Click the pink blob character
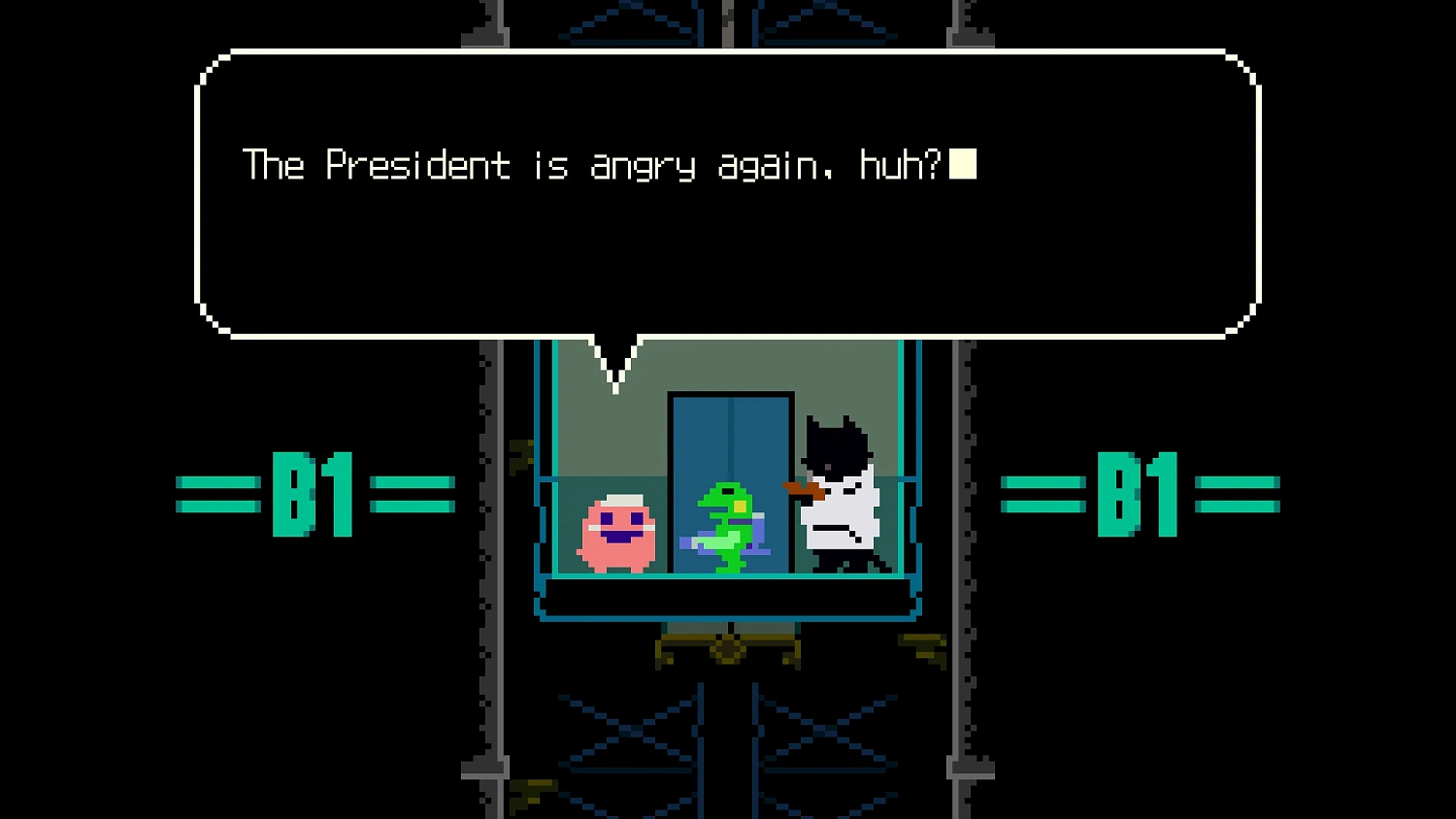Image resolution: width=1456 pixels, height=819 pixels. coord(617,529)
